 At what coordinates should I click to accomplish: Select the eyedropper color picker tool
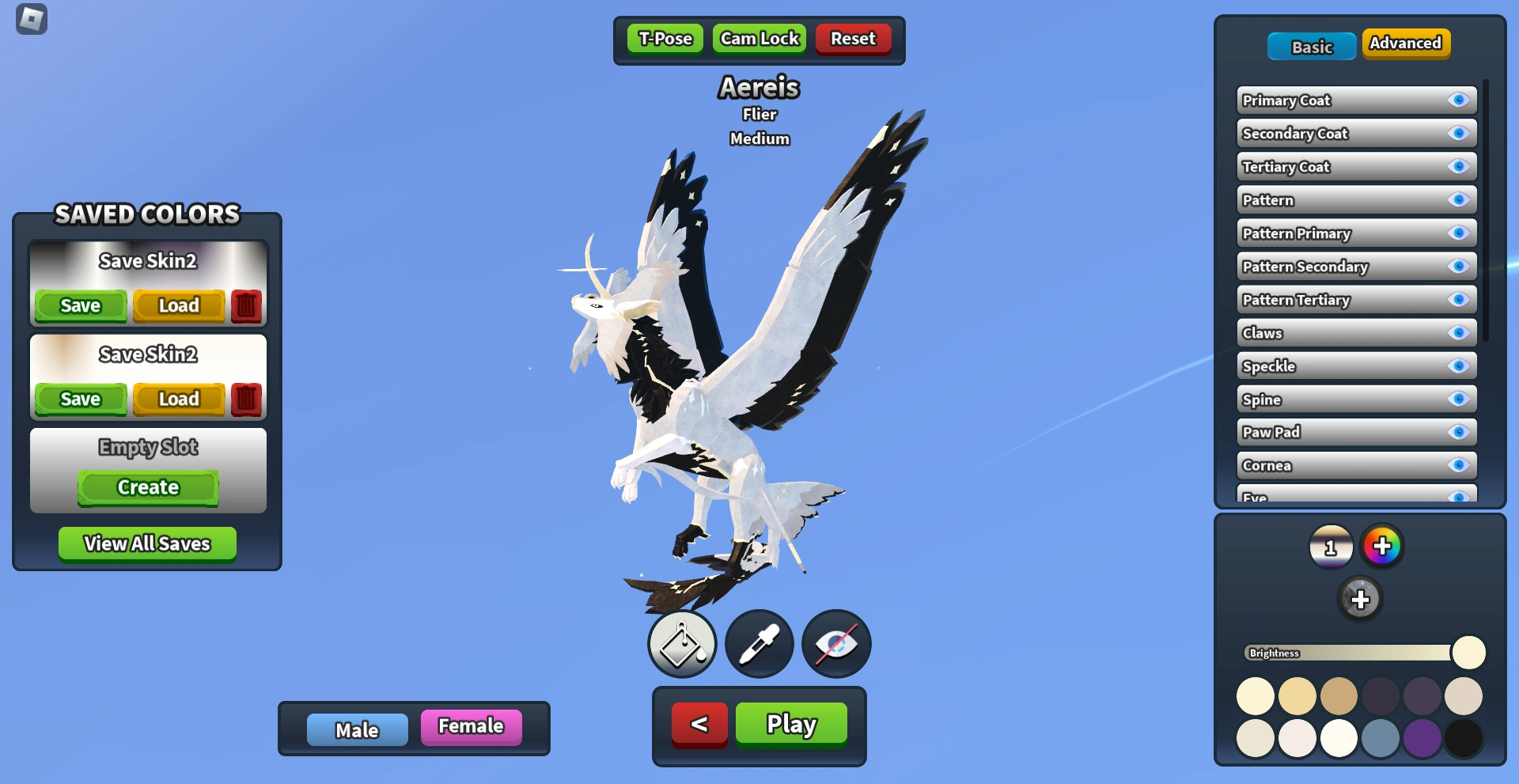point(759,644)
